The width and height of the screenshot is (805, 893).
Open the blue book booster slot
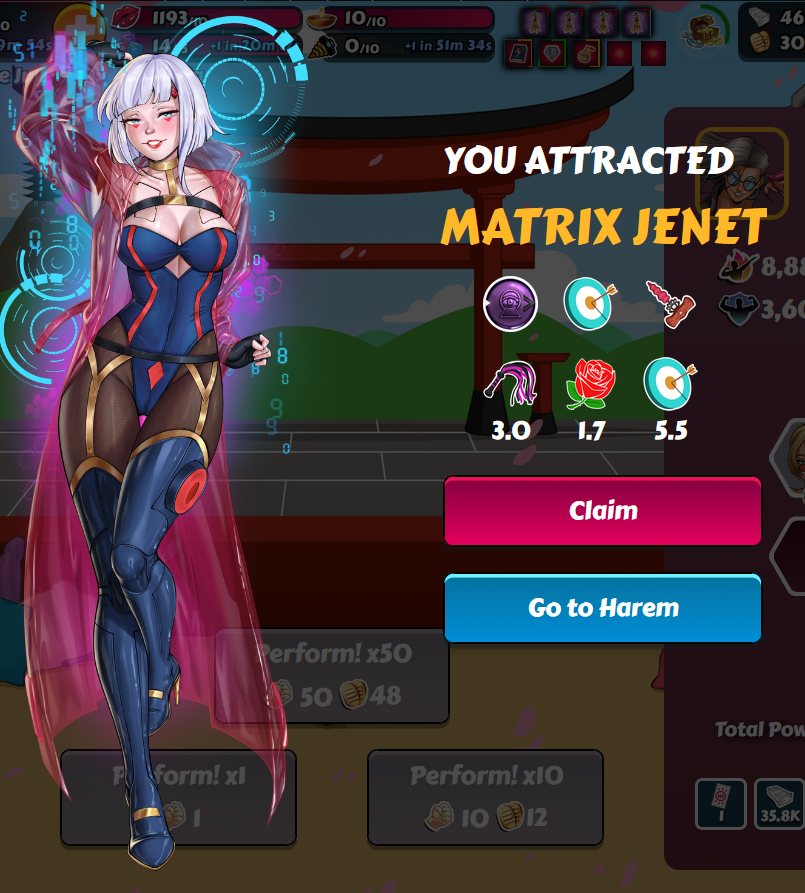[x=519, y=53]
